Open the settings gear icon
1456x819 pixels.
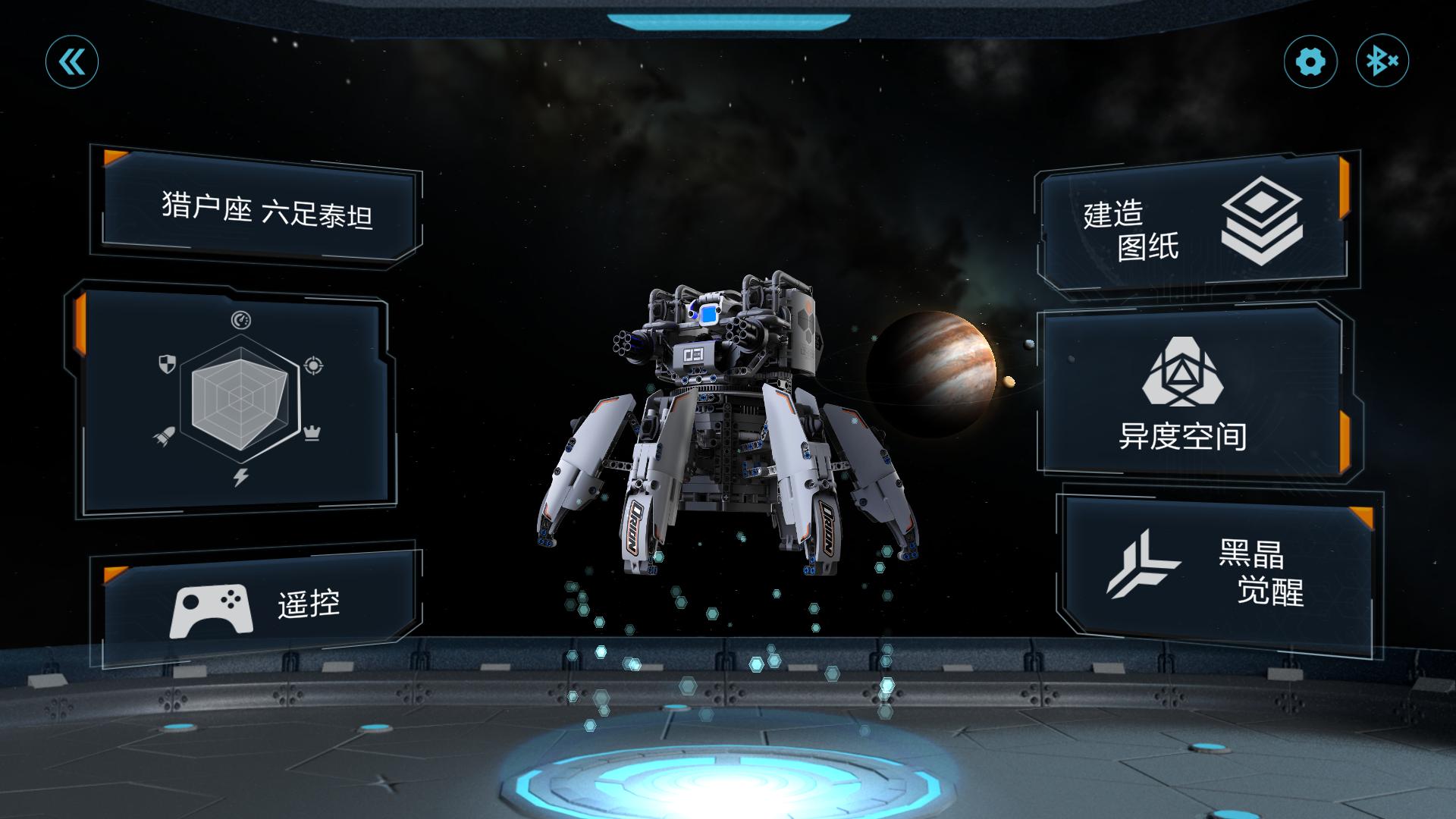1310,62
